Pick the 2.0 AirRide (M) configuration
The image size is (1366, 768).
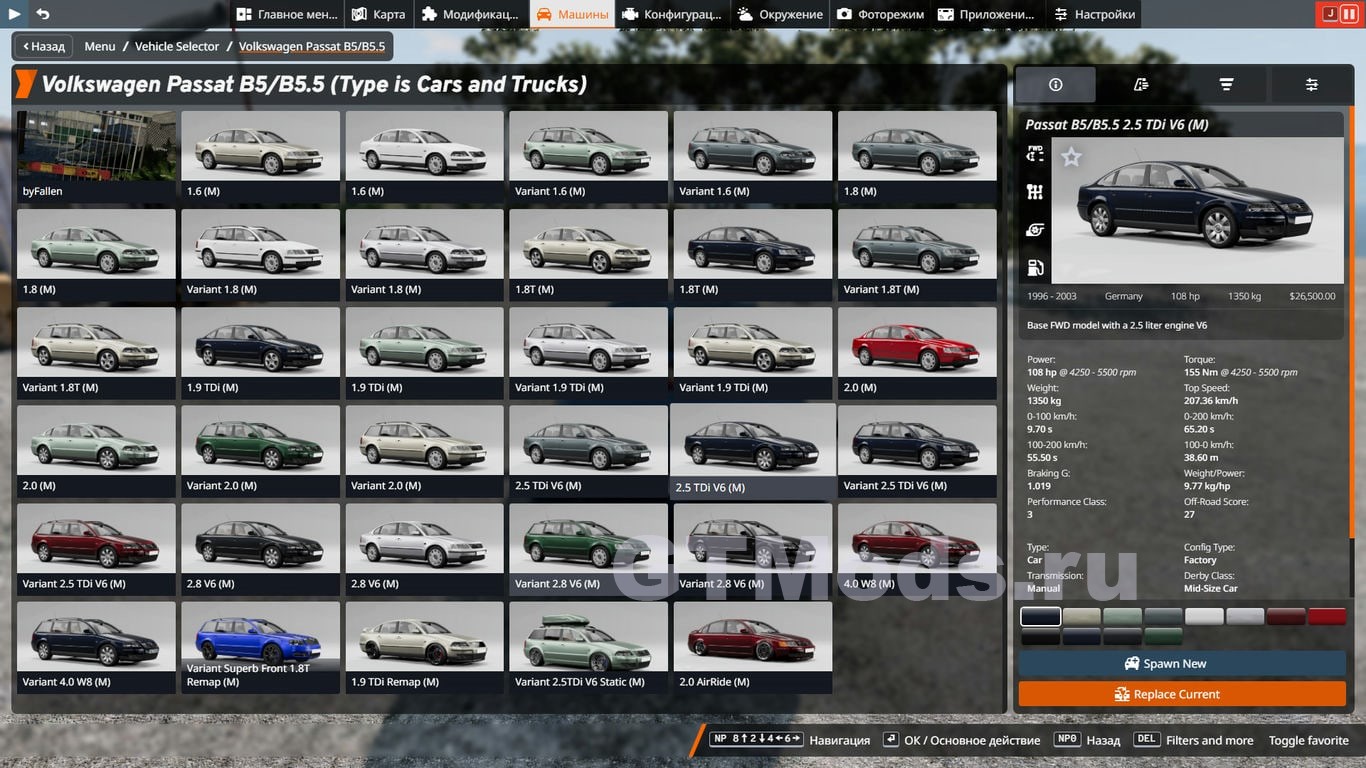pyautogui.click(x=752, y=646)
